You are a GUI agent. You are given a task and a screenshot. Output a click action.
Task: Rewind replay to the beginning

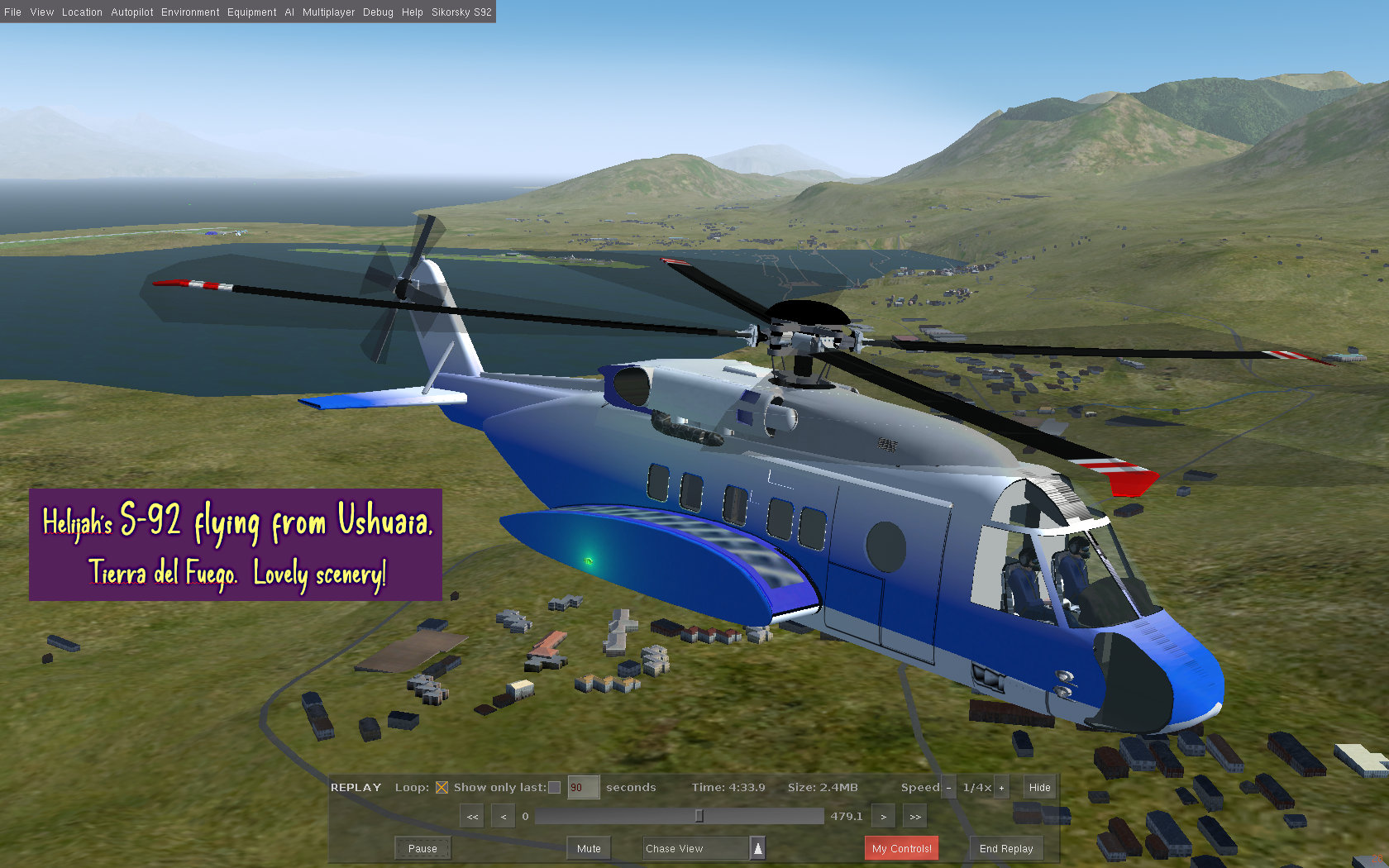pos(471,815)
